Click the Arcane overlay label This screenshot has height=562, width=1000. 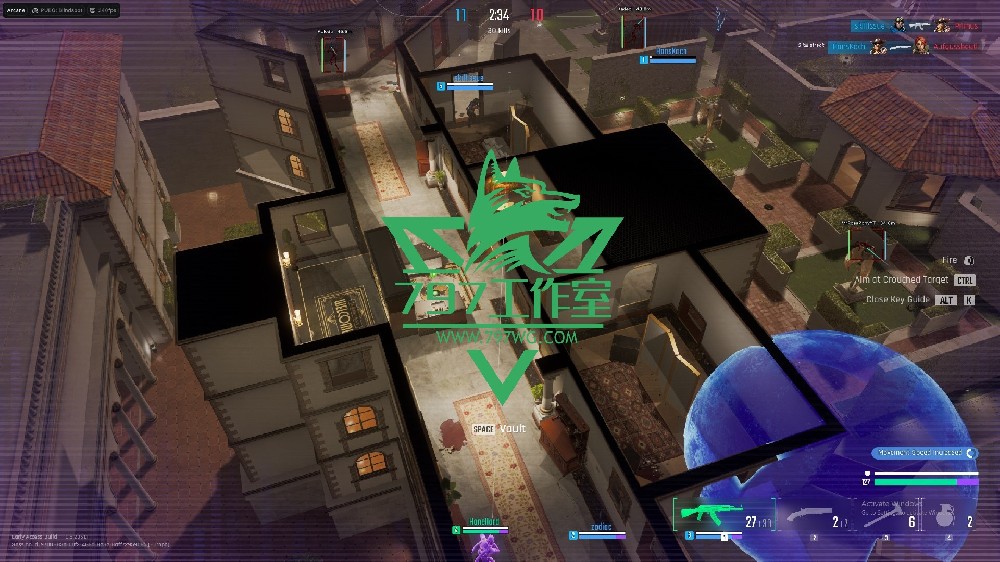16,10
